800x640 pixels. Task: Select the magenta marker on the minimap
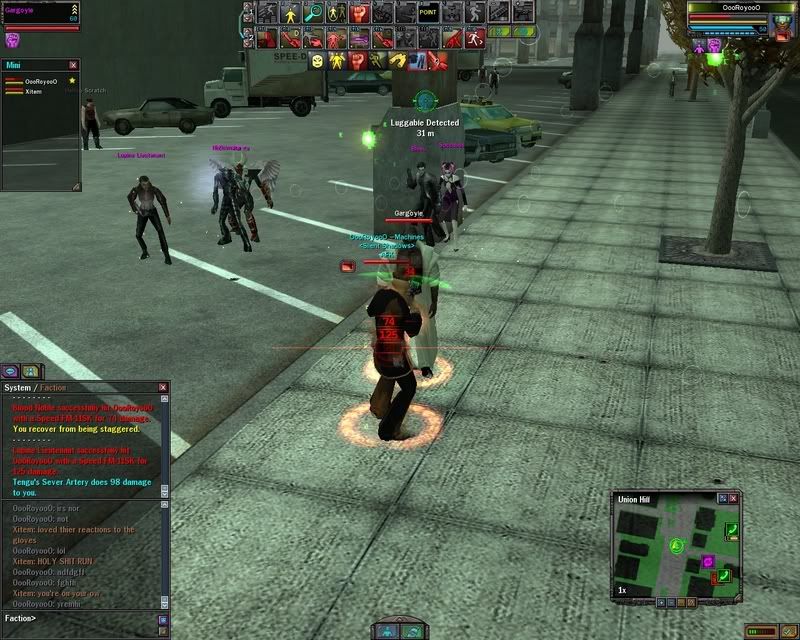708,561
